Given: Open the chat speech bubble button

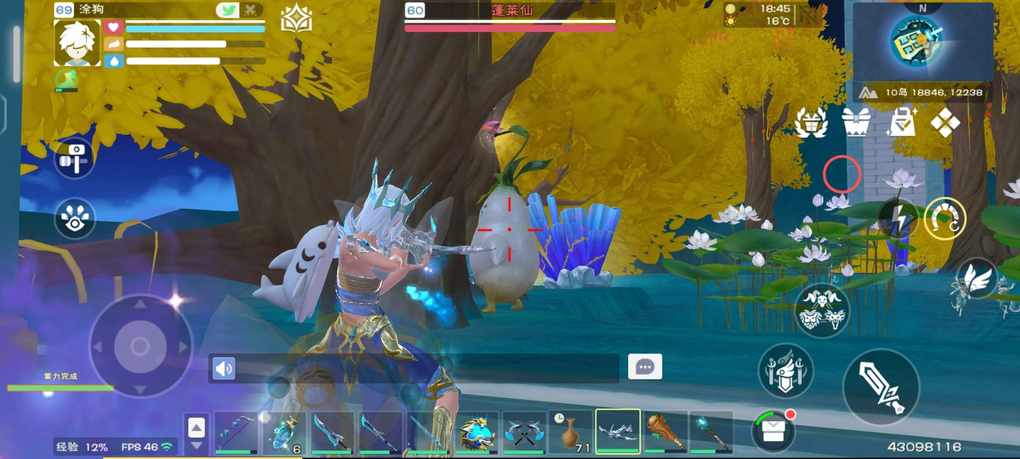Looking at the screenshot, I should pyautogui.click(x=645, y=367).
